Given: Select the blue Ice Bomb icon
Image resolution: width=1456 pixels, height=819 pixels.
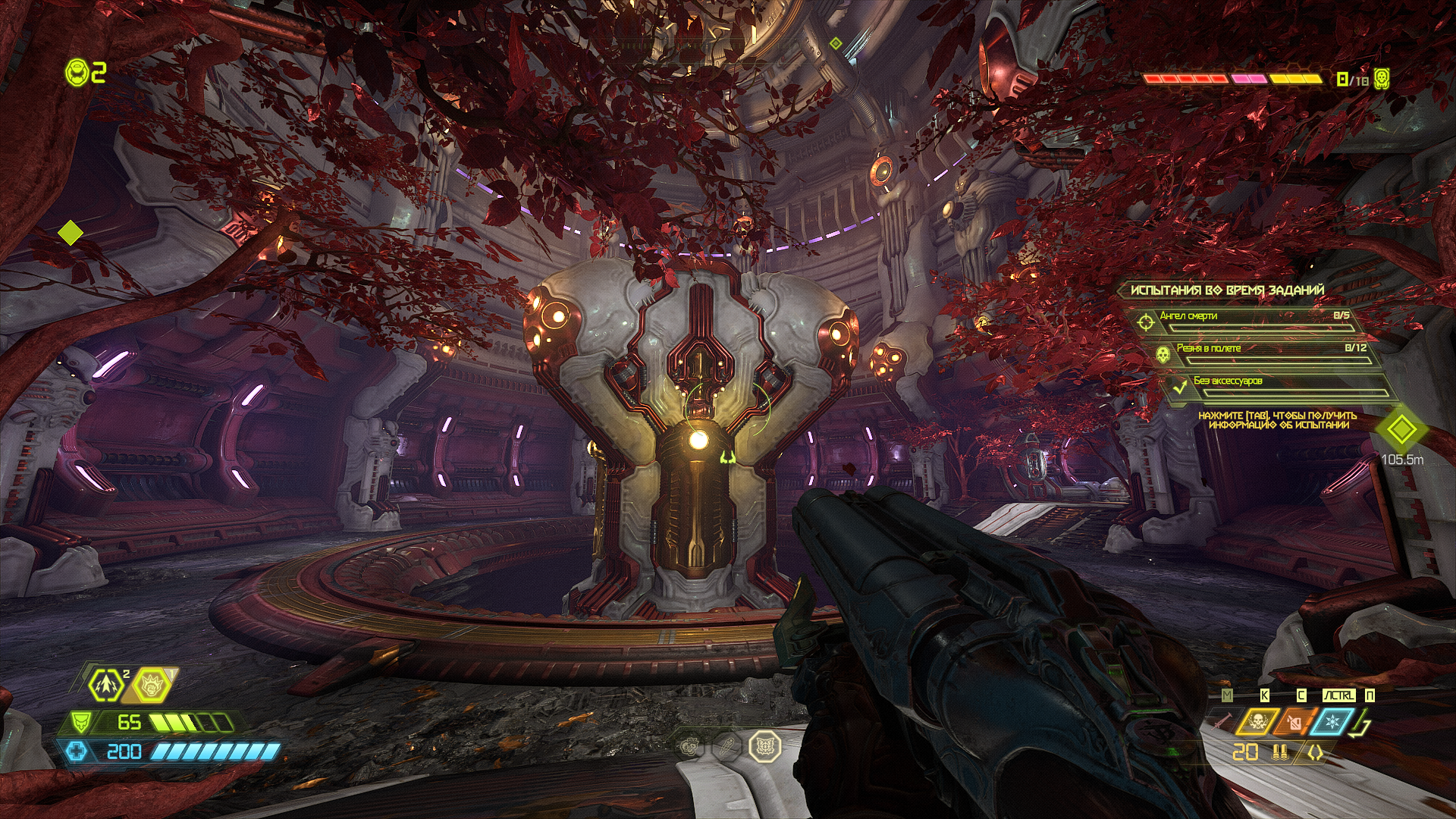Looking at the screenshot, I should tap(1332, 722).
